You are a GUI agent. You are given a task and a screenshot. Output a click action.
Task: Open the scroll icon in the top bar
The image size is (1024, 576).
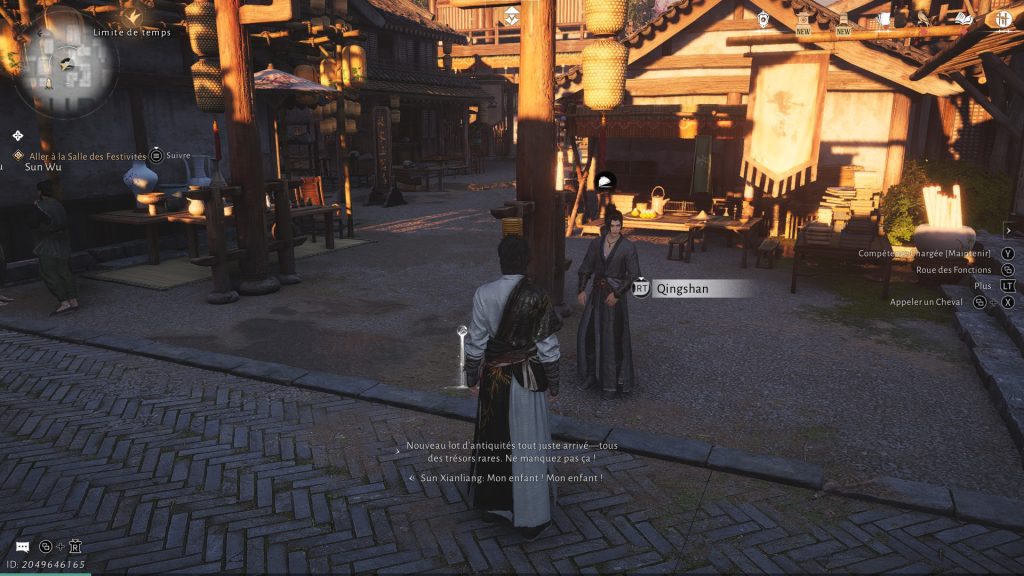(884, 19)
